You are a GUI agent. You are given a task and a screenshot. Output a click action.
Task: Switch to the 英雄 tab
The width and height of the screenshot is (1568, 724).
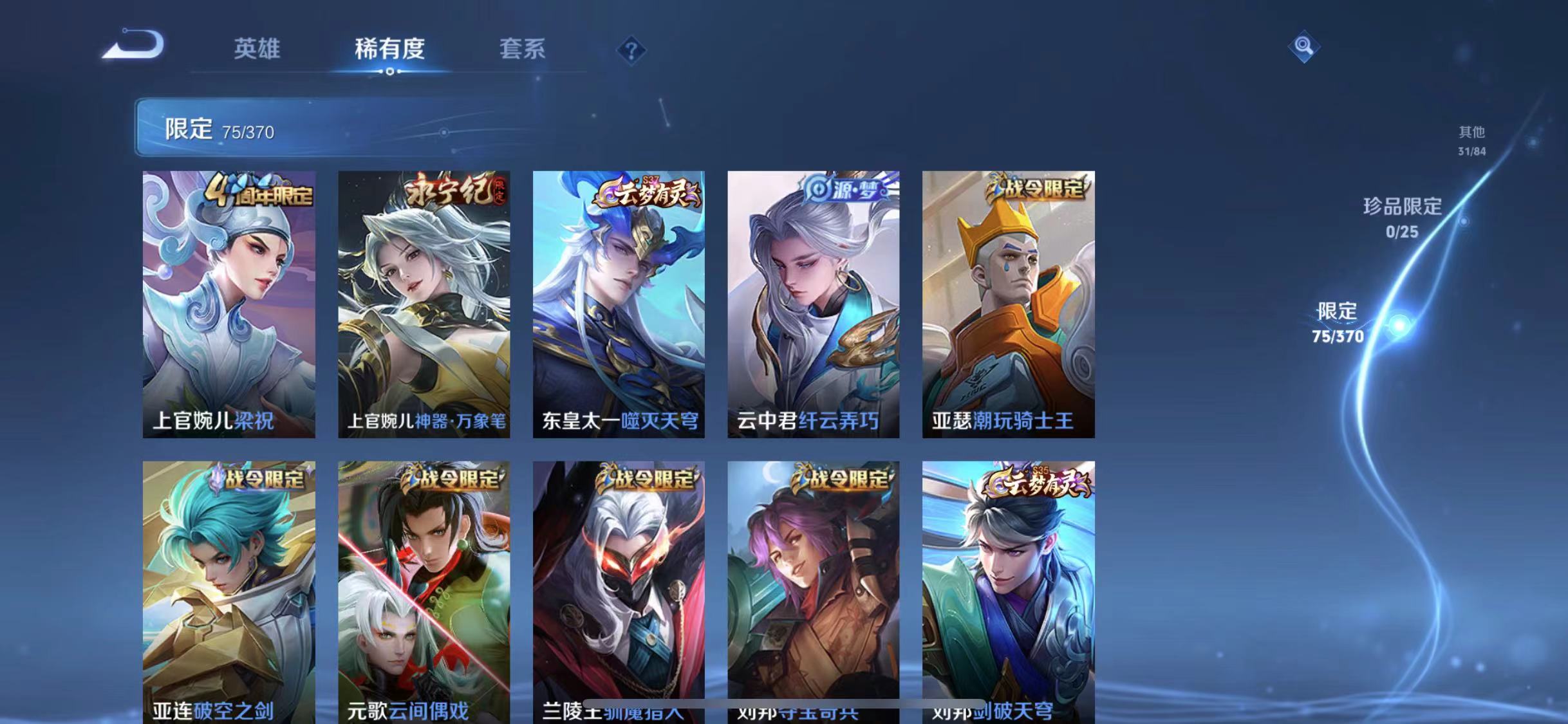[x=259, y=50]
